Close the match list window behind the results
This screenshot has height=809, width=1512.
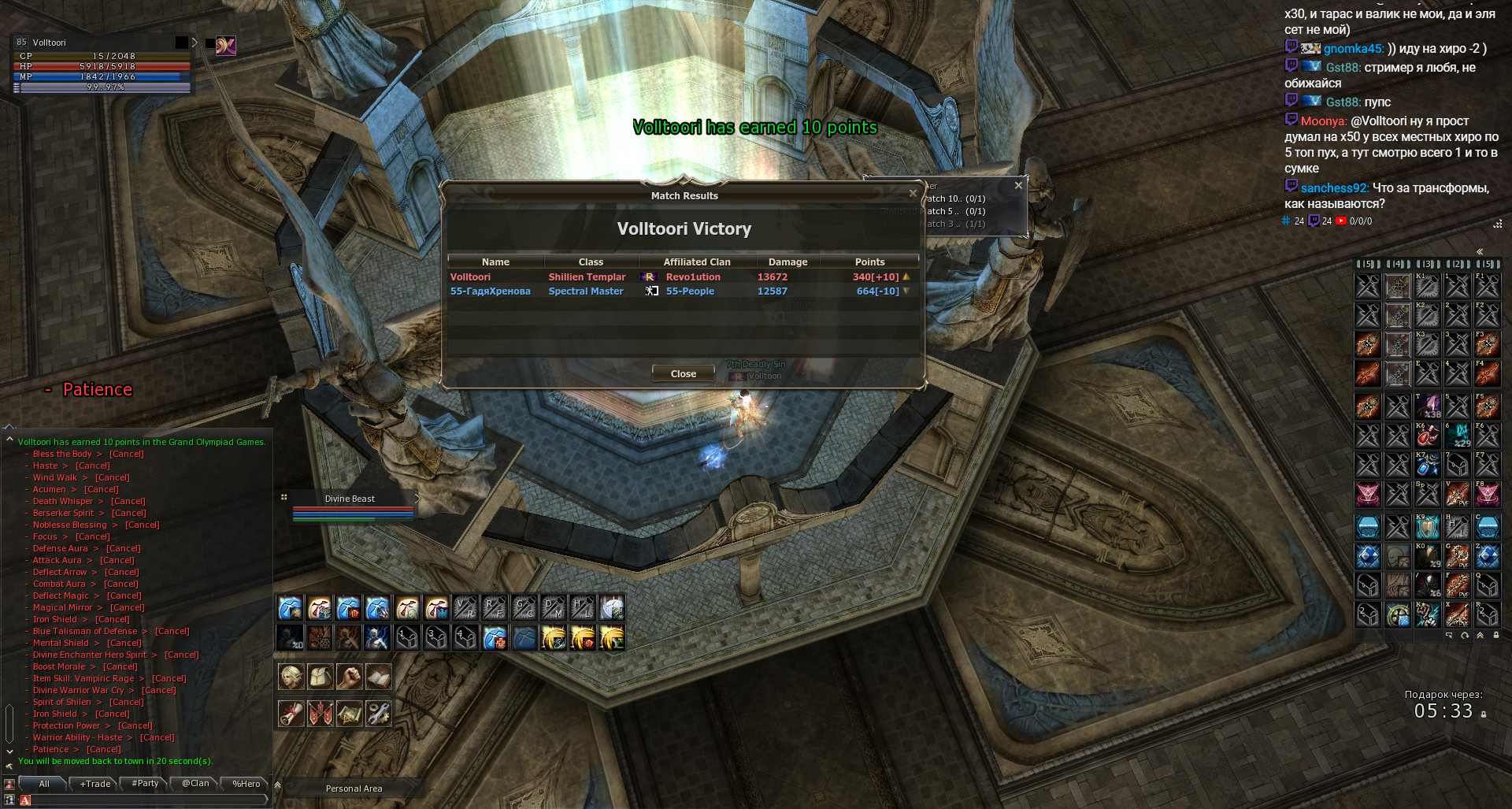coord(1018,185)
